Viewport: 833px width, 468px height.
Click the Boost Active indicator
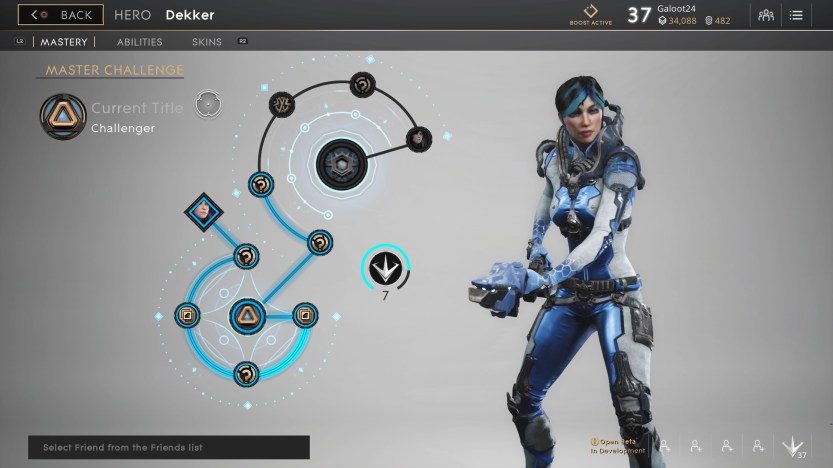[x=590, y=14]
